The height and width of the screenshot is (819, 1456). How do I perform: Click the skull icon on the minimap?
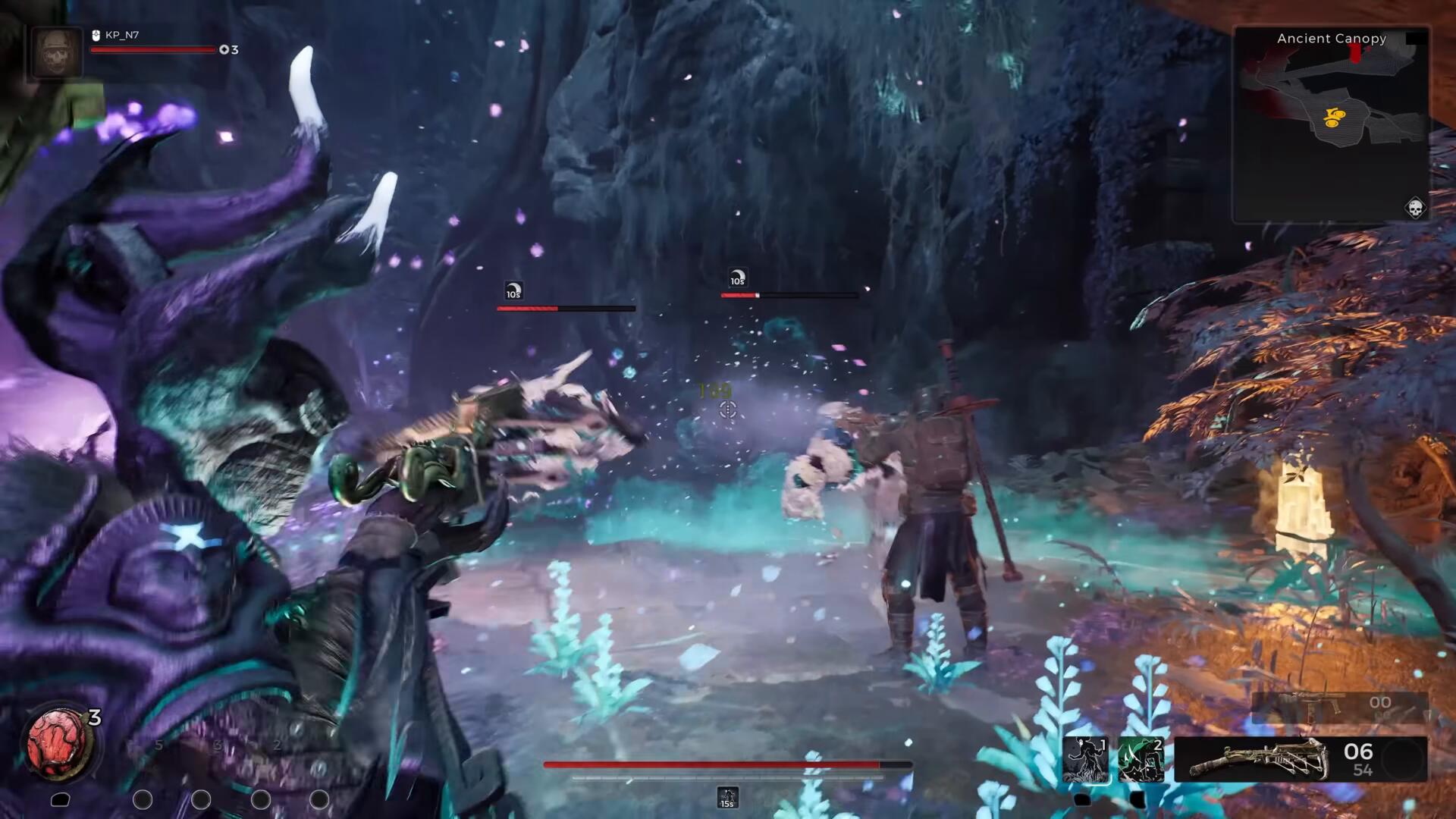pyautogui.click(x=1415, y=207)
